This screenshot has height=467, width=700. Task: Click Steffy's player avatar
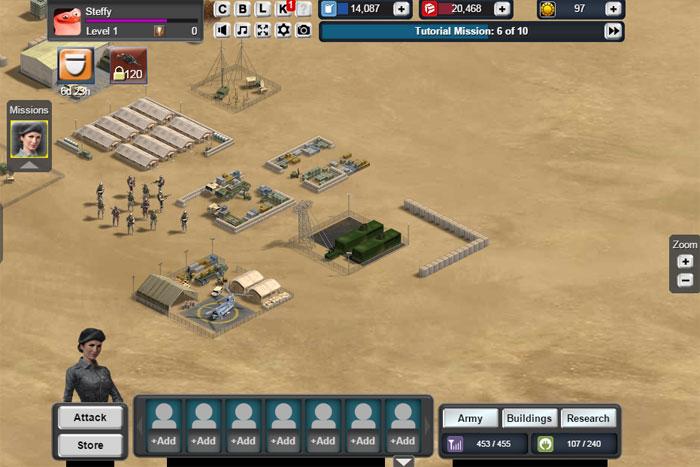click(66, 19)
